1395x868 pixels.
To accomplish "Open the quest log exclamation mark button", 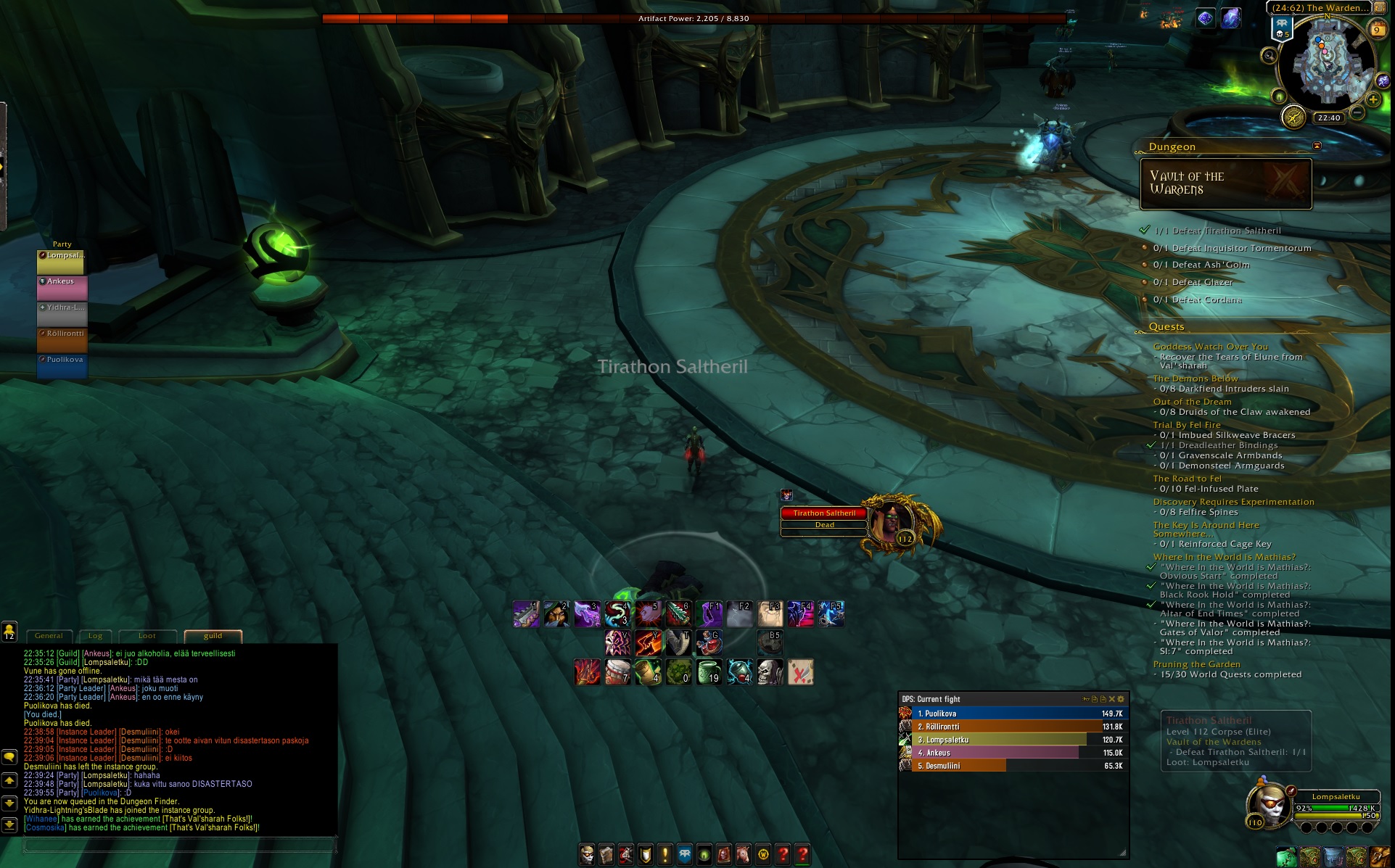I will [x=664, y=855].
